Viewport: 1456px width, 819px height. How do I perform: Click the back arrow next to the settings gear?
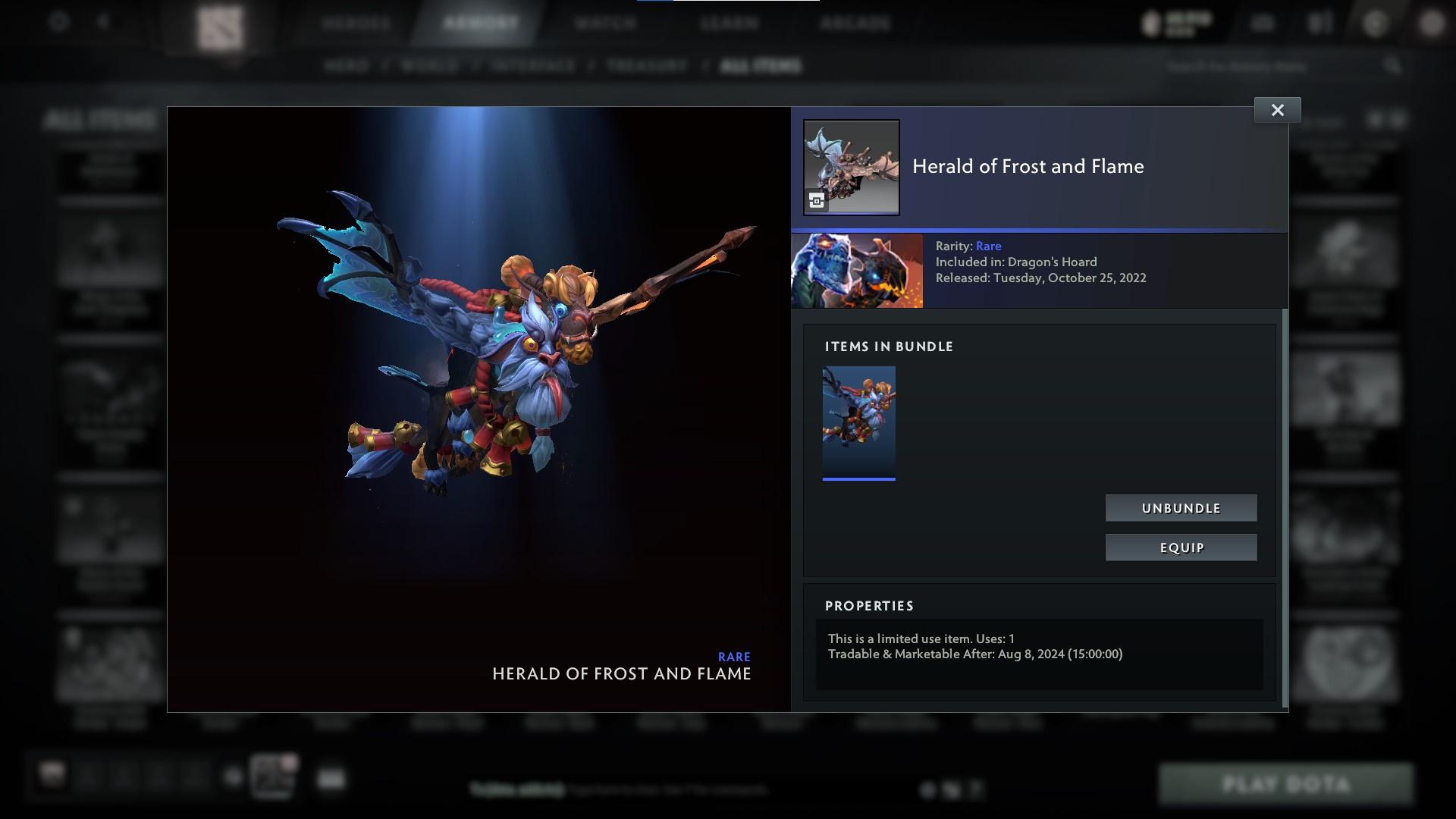tap(102, 21)
